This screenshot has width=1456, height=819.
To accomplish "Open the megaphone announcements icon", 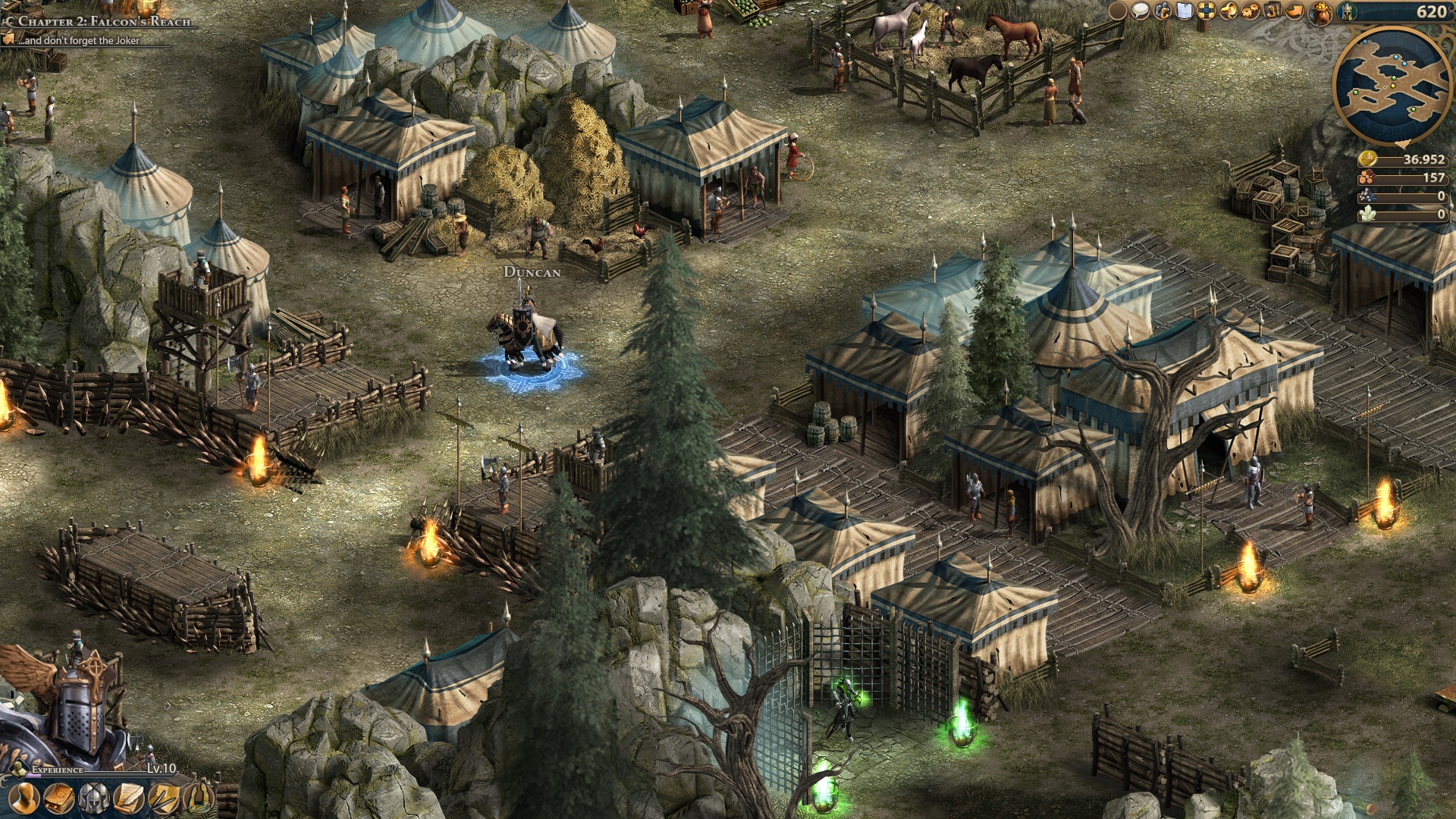I will [1228, 11].
